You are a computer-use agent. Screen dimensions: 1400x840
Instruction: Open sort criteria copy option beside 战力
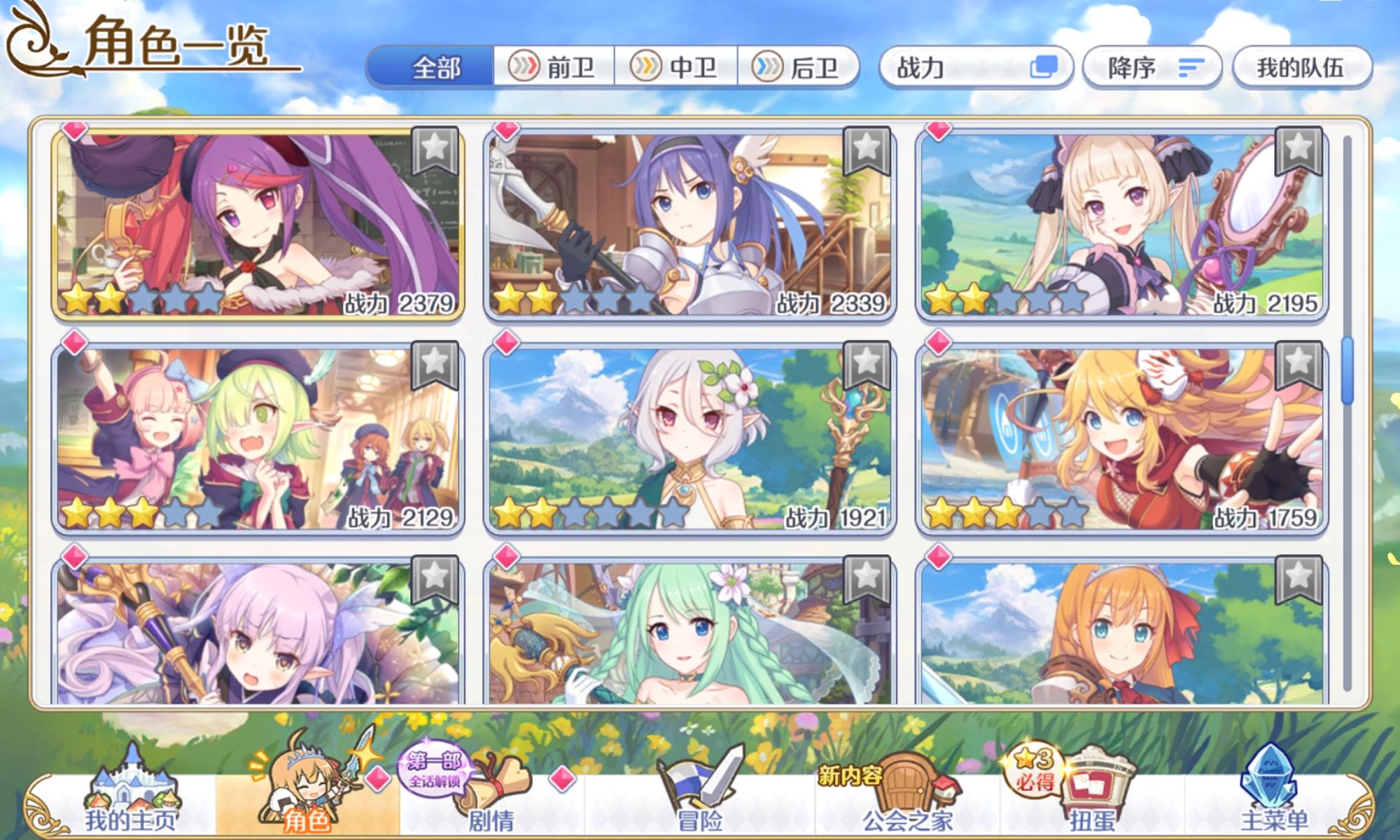tap(1044, 66)
